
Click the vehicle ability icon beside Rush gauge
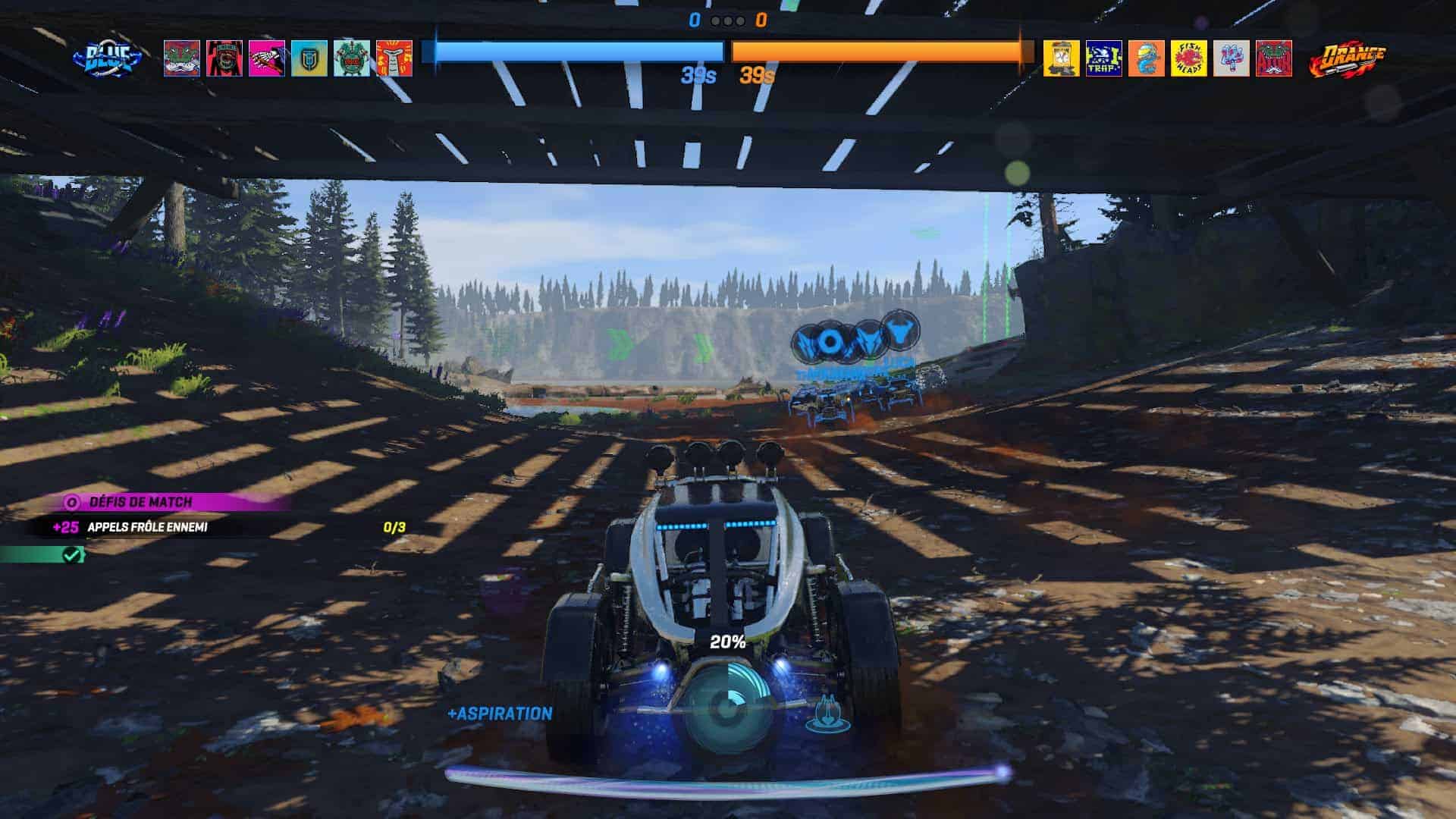[x=827, y=714]
